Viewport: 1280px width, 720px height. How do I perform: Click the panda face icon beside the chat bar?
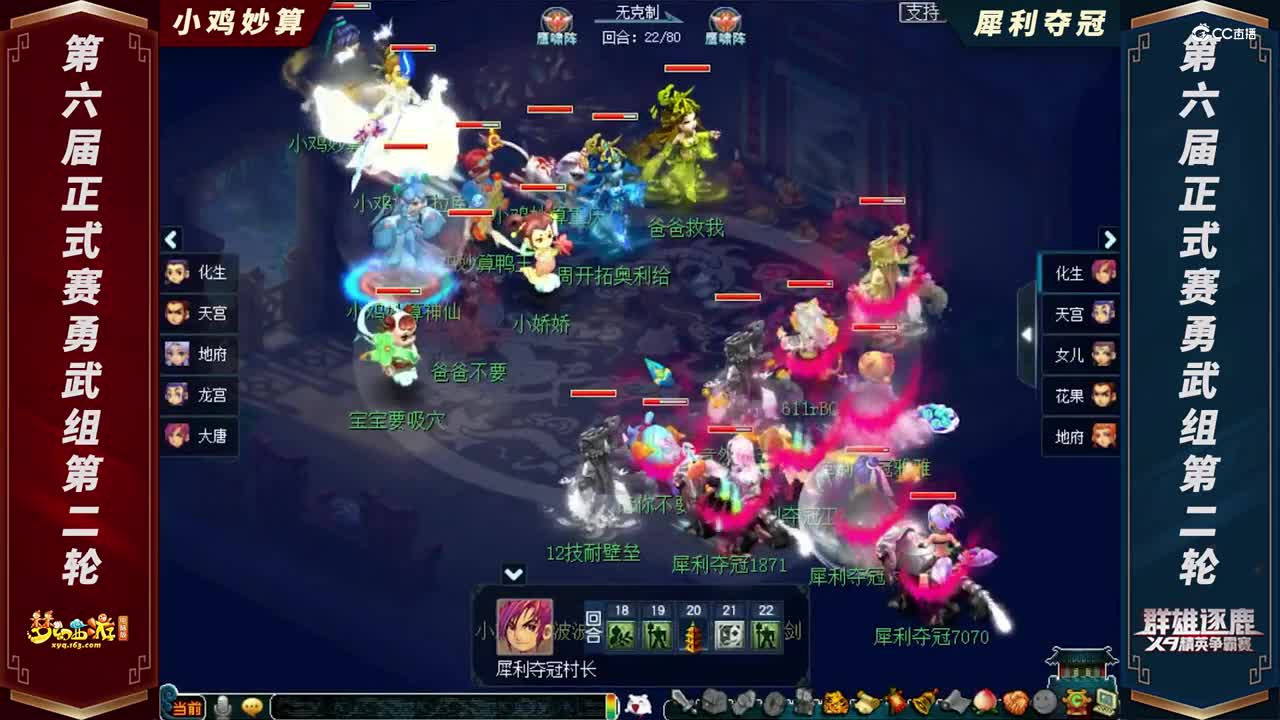pos(637,702)
